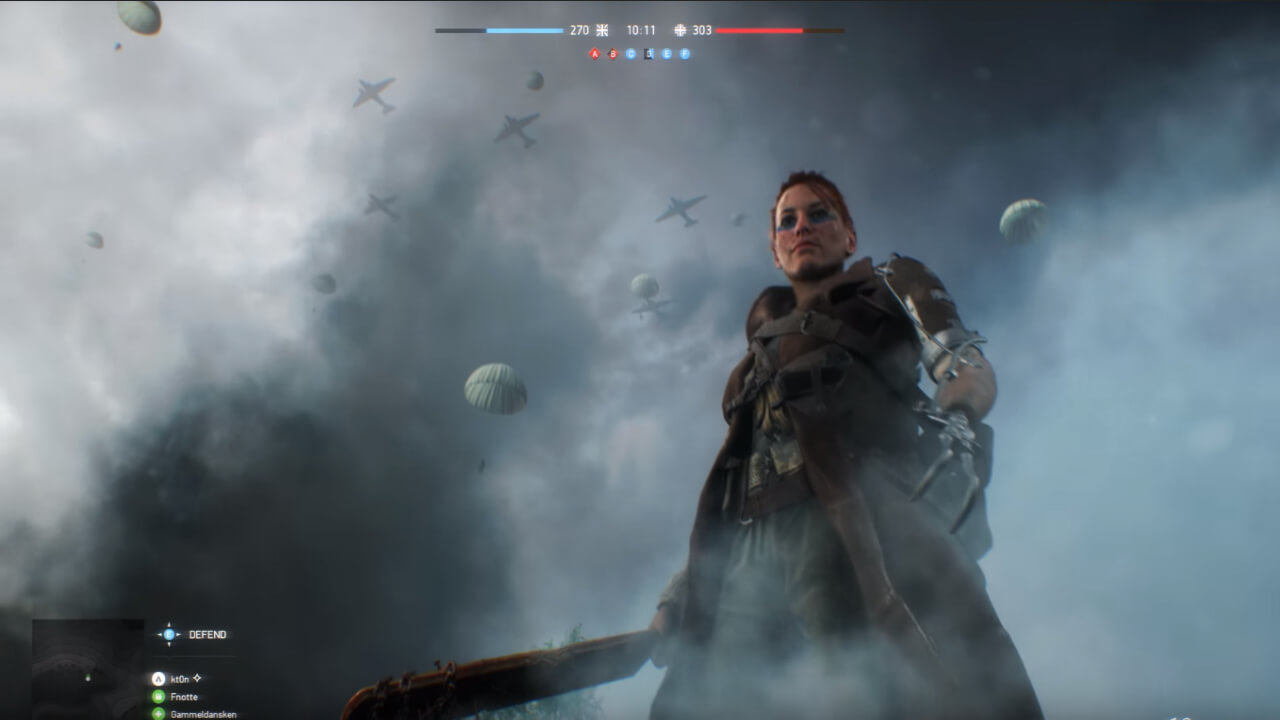Click the squad member name Gammeldansken
Image resolution: width=1280 pixels, height=720 pixels.
(x=206, y=714)
